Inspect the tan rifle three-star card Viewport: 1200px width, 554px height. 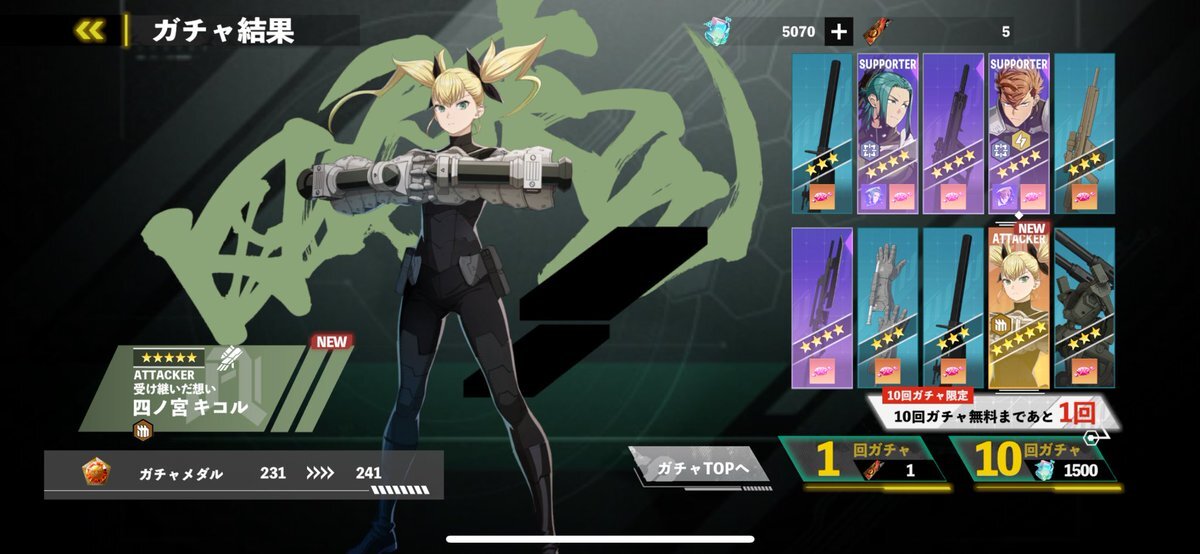(x=1084, y=132)
